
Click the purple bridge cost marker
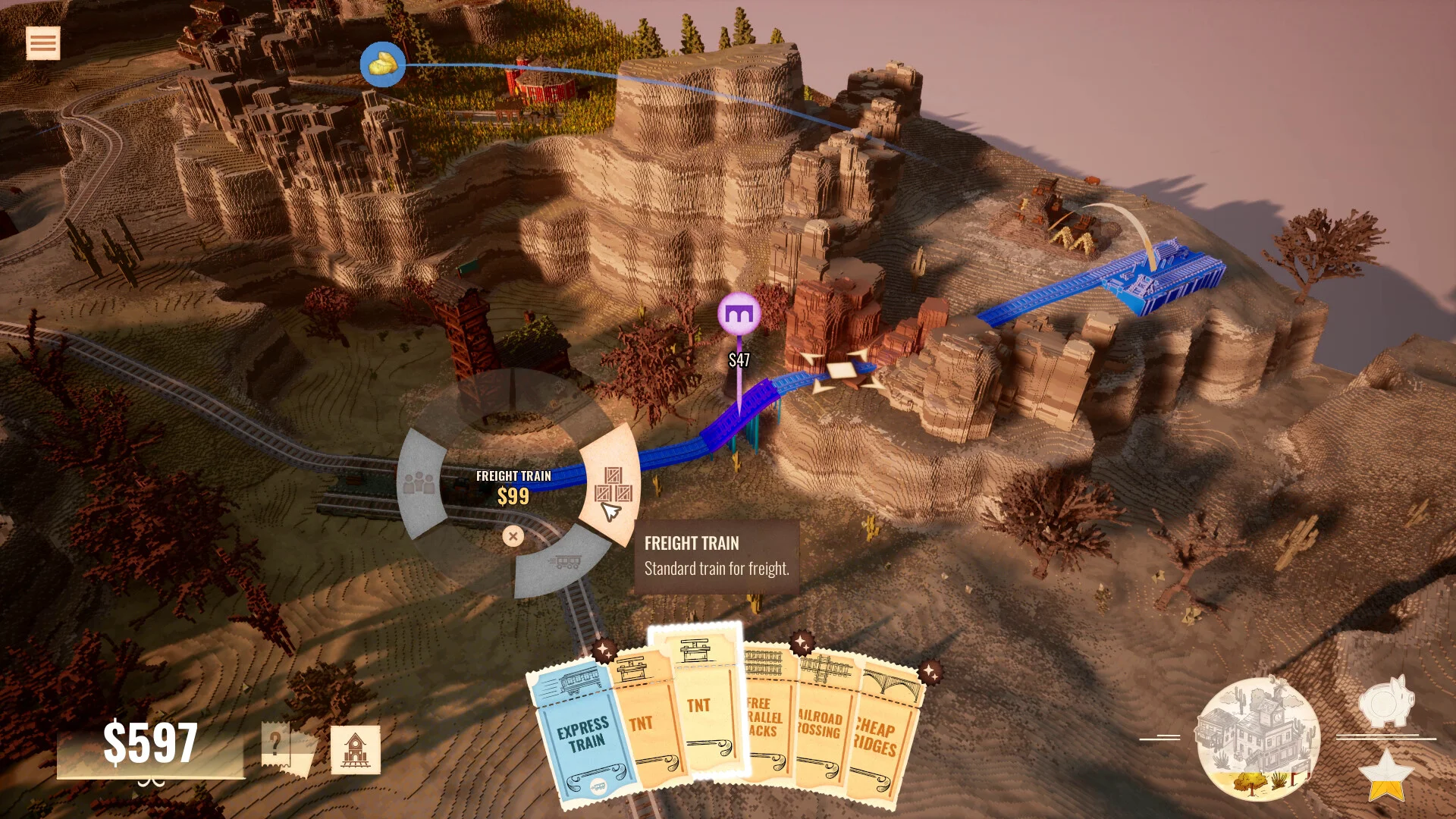pos(739,313)
